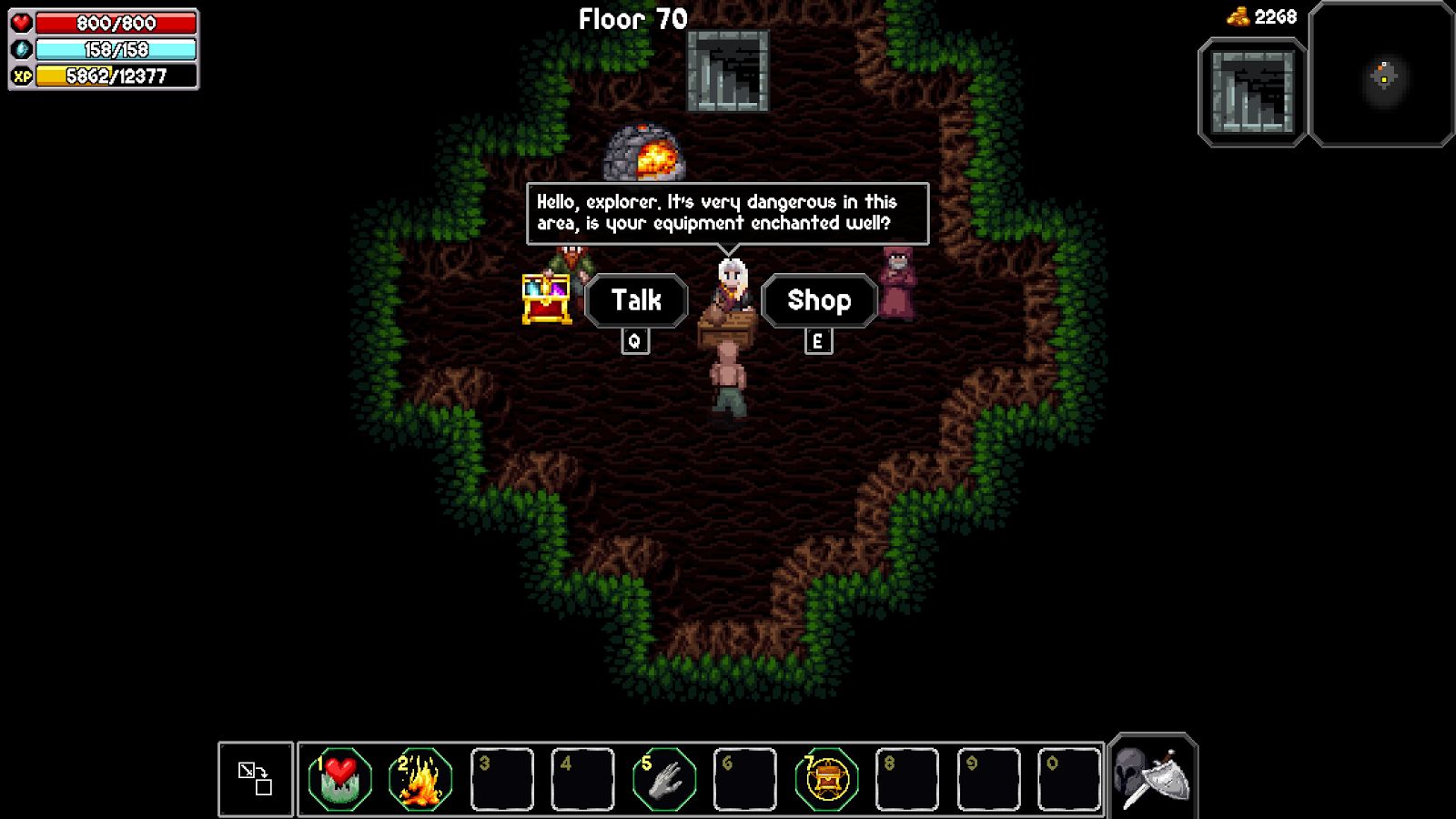Activate the treasure chest skill in slot 7
This screenshot has height=819, width=1456.
(826, 779)
